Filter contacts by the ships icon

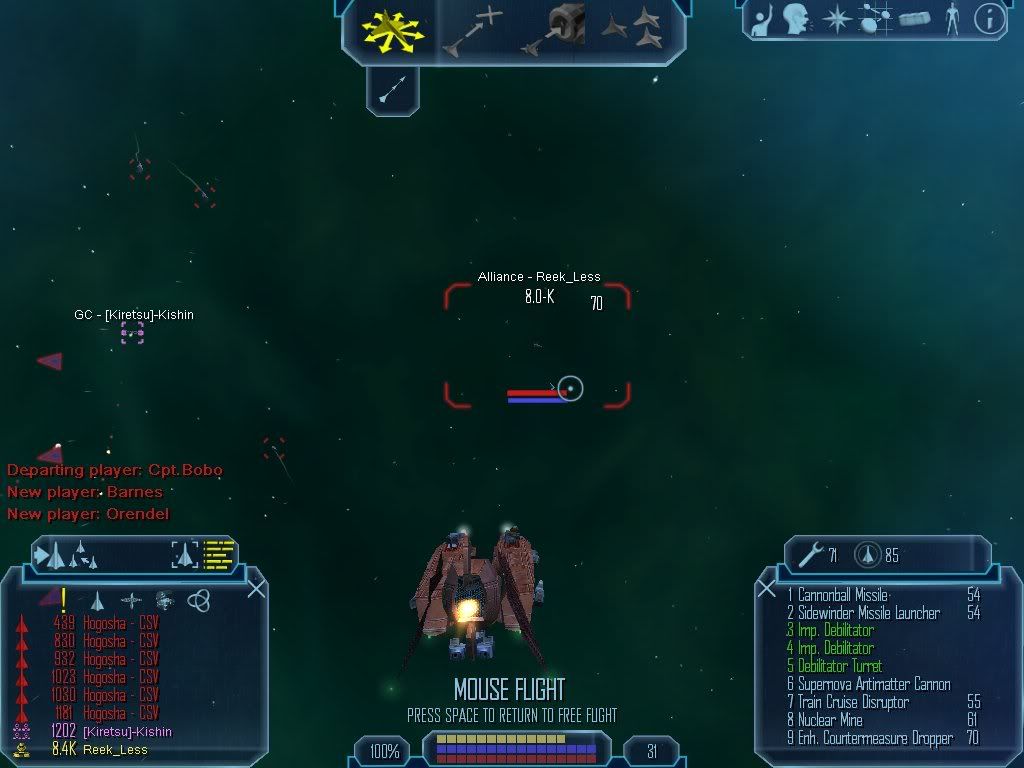point(98,600)
